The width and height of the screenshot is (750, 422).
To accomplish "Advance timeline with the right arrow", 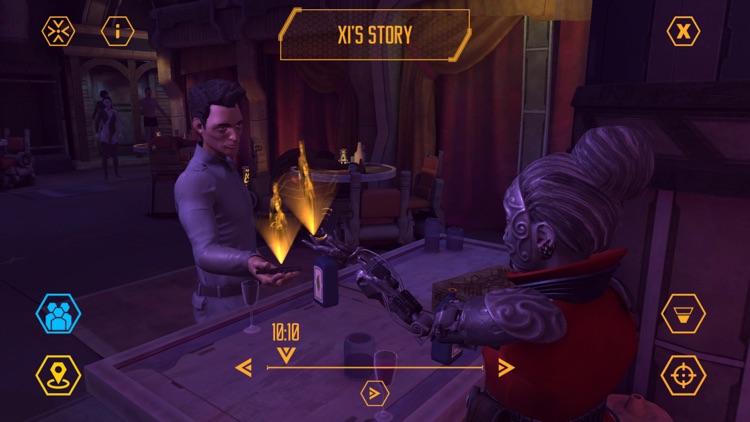I will click(505, 367).
